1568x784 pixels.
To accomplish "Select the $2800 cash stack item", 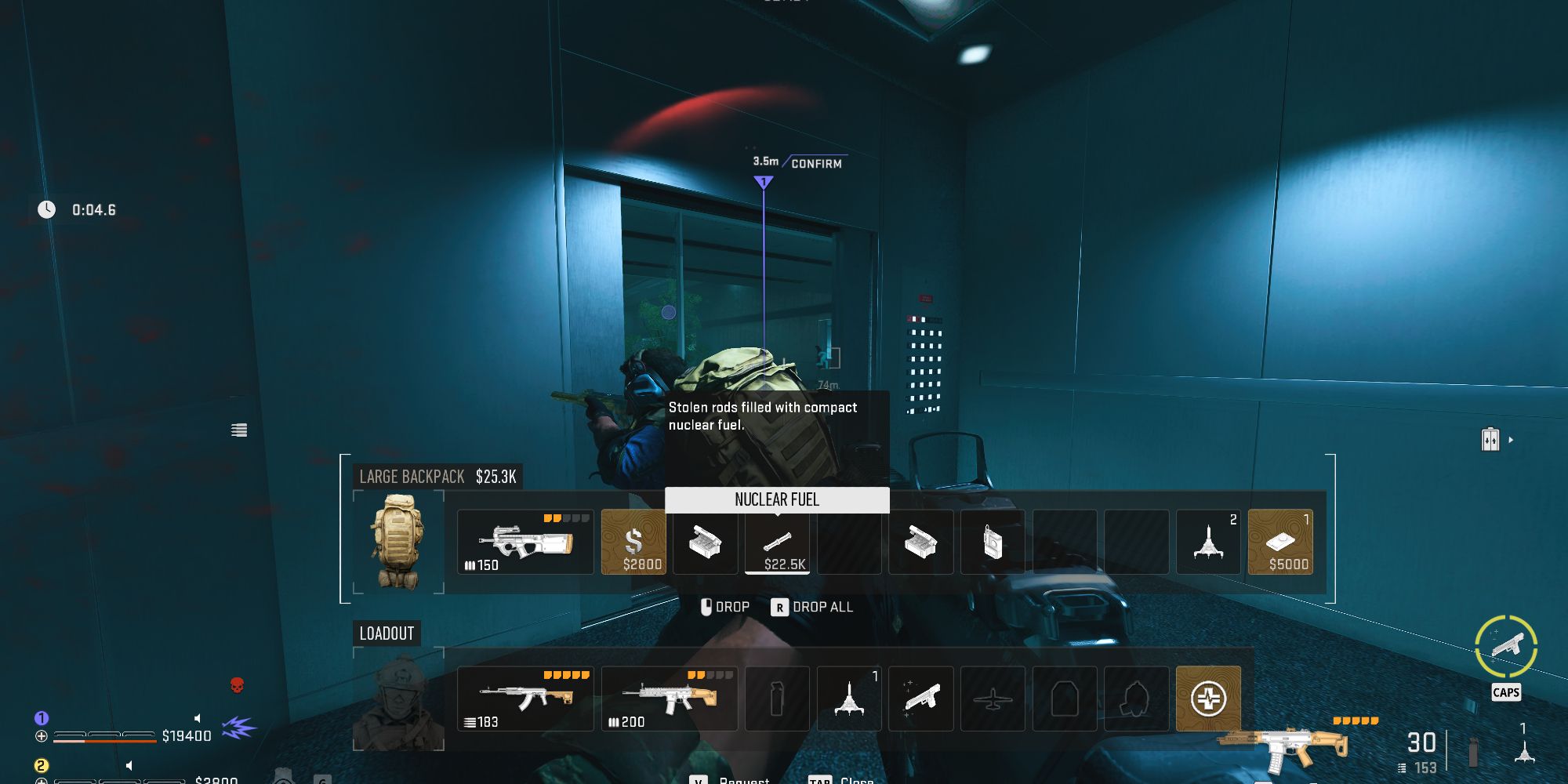I will point(633,541).
